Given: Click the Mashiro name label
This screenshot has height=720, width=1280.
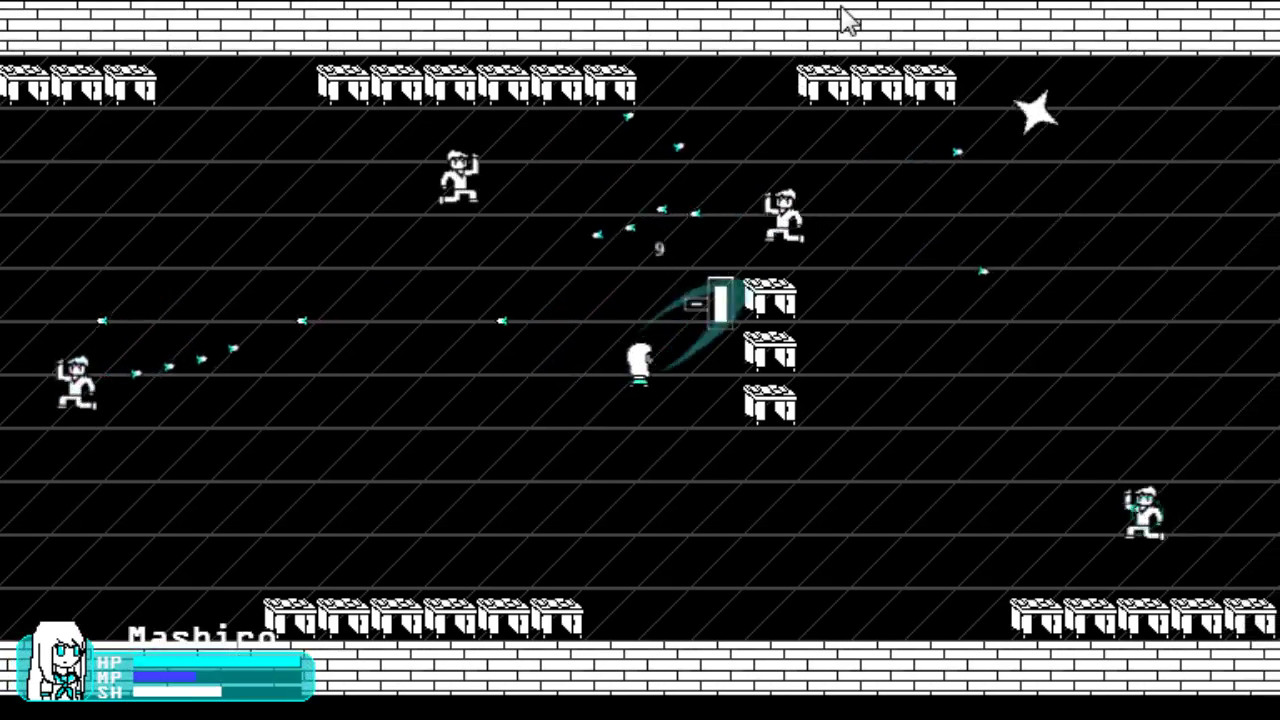Looking at the screenshot, I should [200, 637].
